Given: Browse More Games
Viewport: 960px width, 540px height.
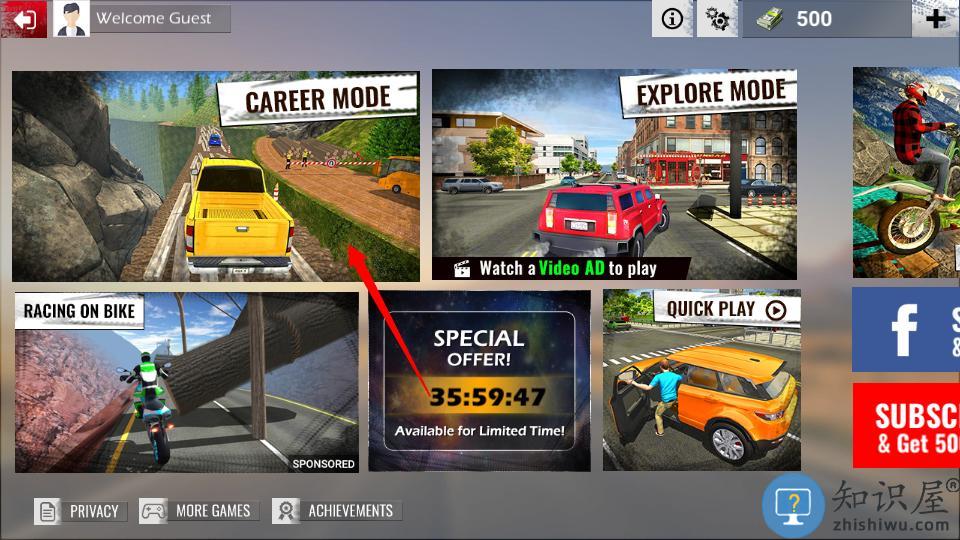Looking at the screenshot, I should (x=199, y=511).
